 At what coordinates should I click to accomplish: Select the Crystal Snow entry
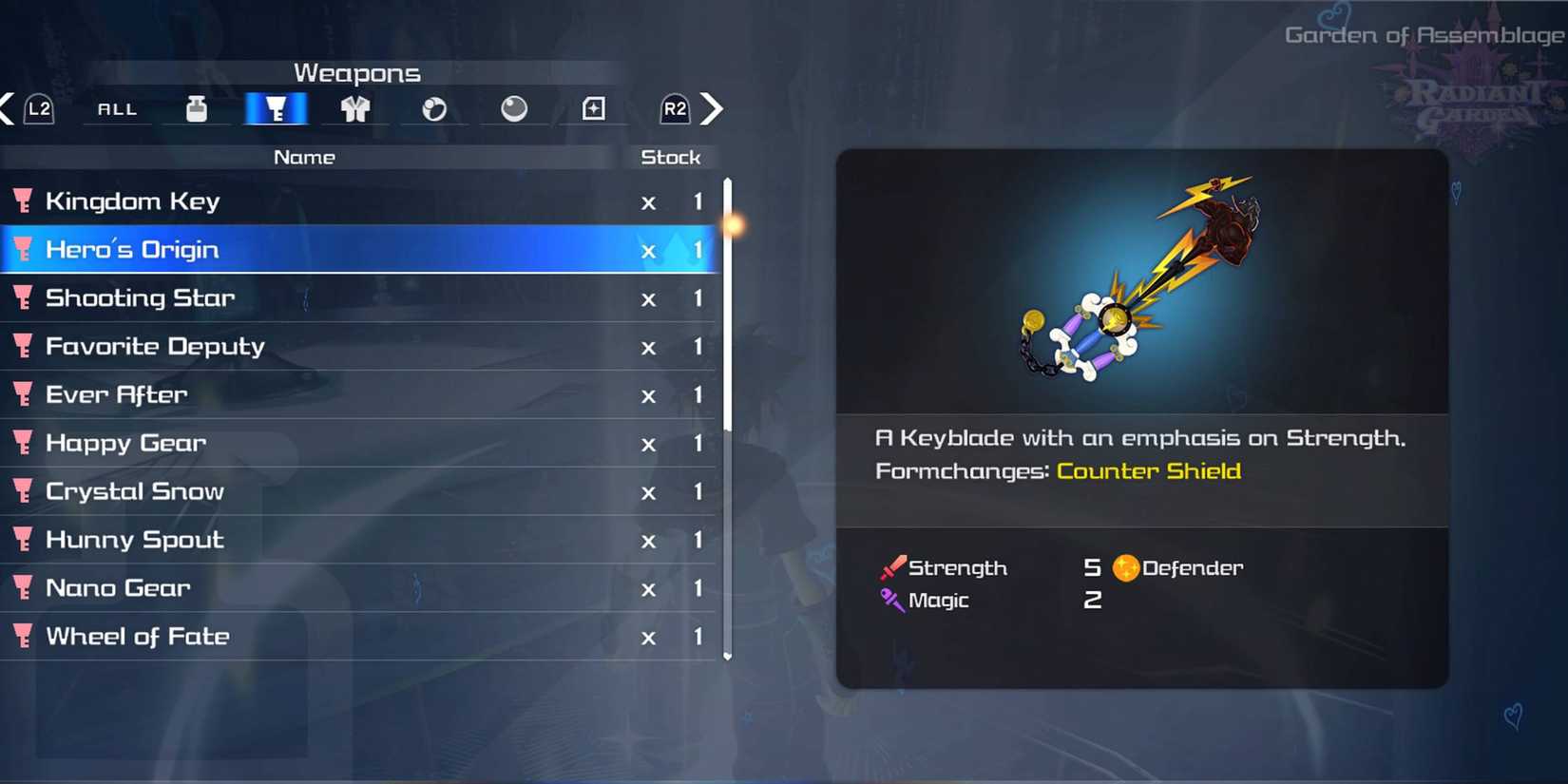[134, 491]
